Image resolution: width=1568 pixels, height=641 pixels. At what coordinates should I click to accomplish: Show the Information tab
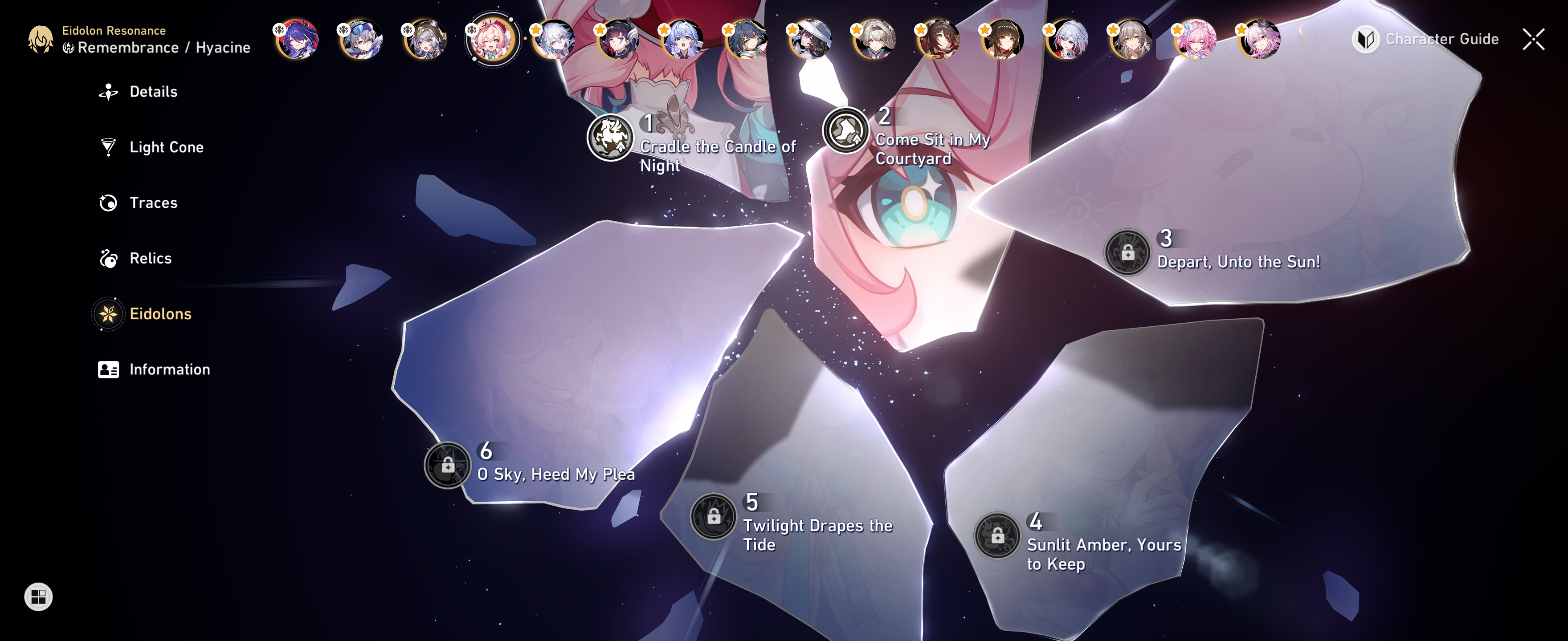pyautogui.click(x=169, y=369)
